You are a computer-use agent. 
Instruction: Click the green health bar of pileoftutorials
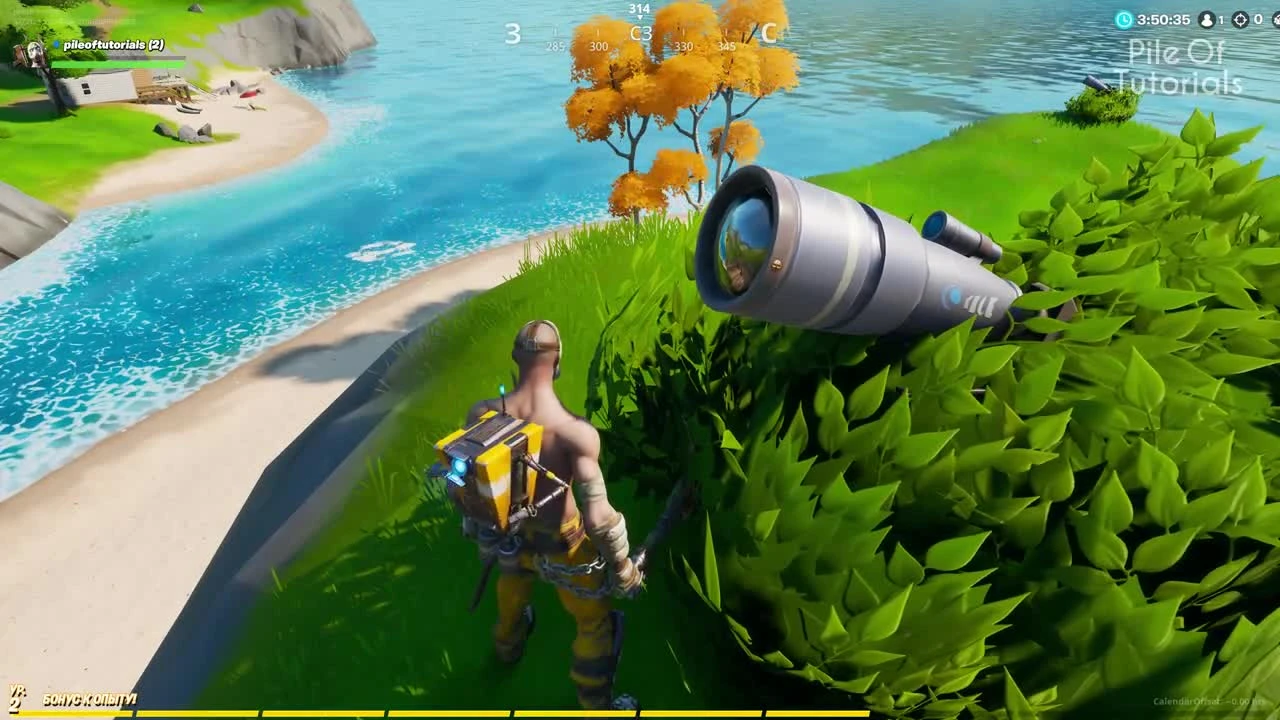[118, 62]
